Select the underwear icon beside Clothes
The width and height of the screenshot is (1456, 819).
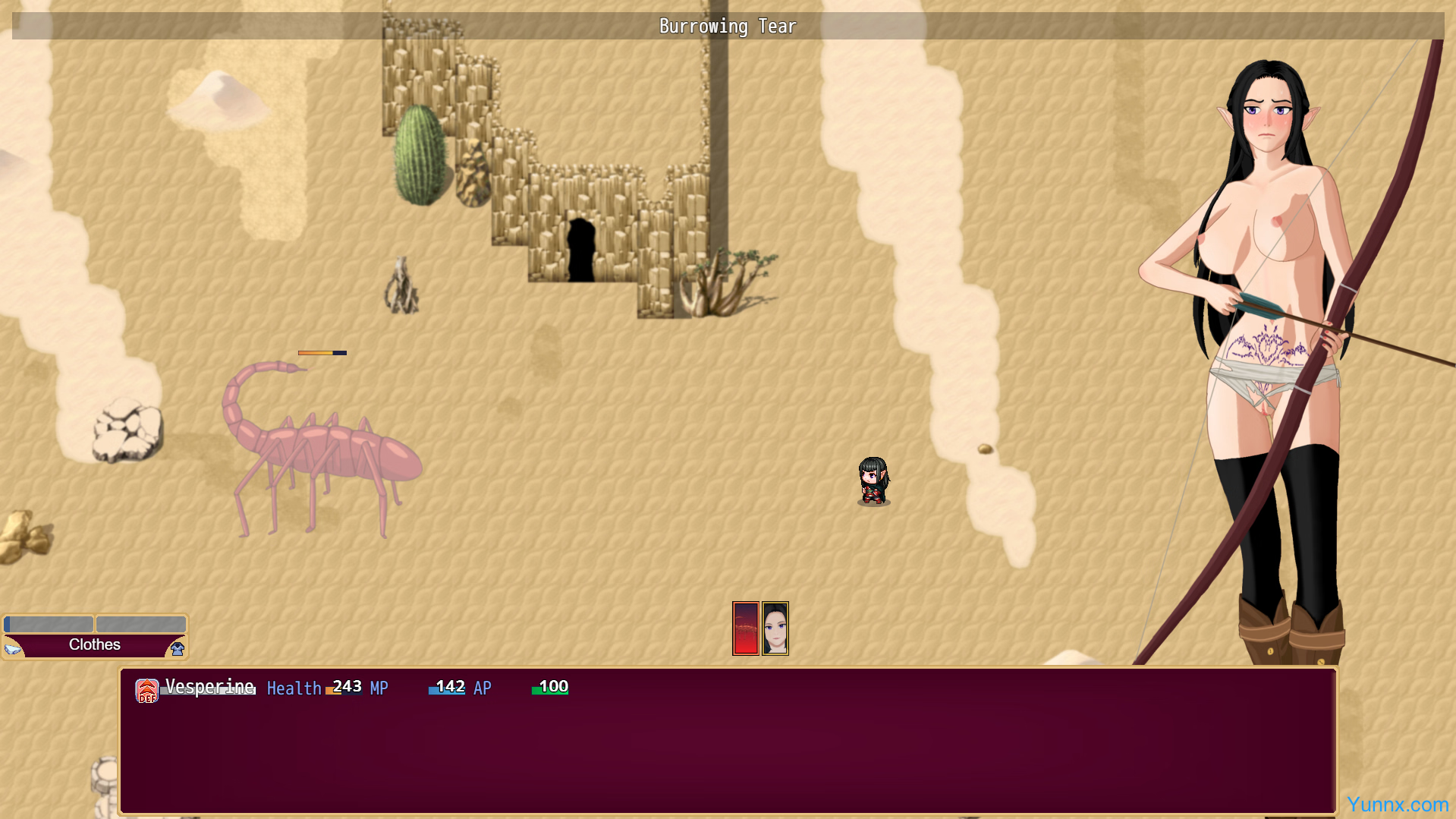(x=13, y=648)
